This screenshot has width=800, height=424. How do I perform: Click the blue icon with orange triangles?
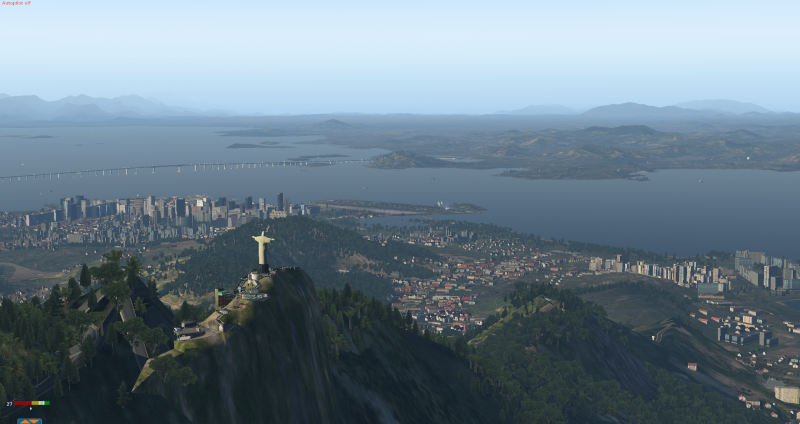pyautogui.click(x=29, y=420)
